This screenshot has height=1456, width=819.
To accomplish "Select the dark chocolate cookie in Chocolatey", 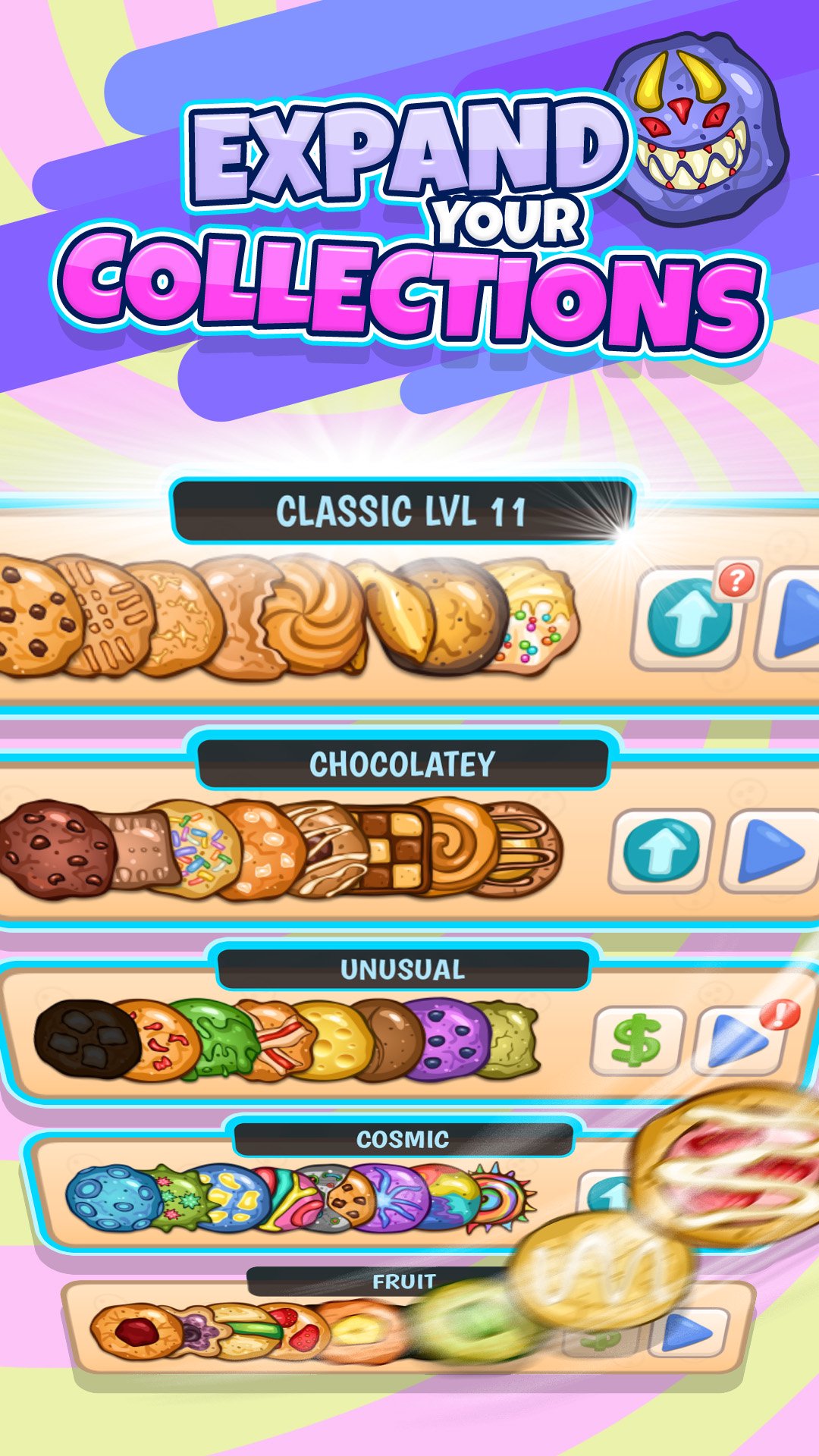I will [55, 849].
